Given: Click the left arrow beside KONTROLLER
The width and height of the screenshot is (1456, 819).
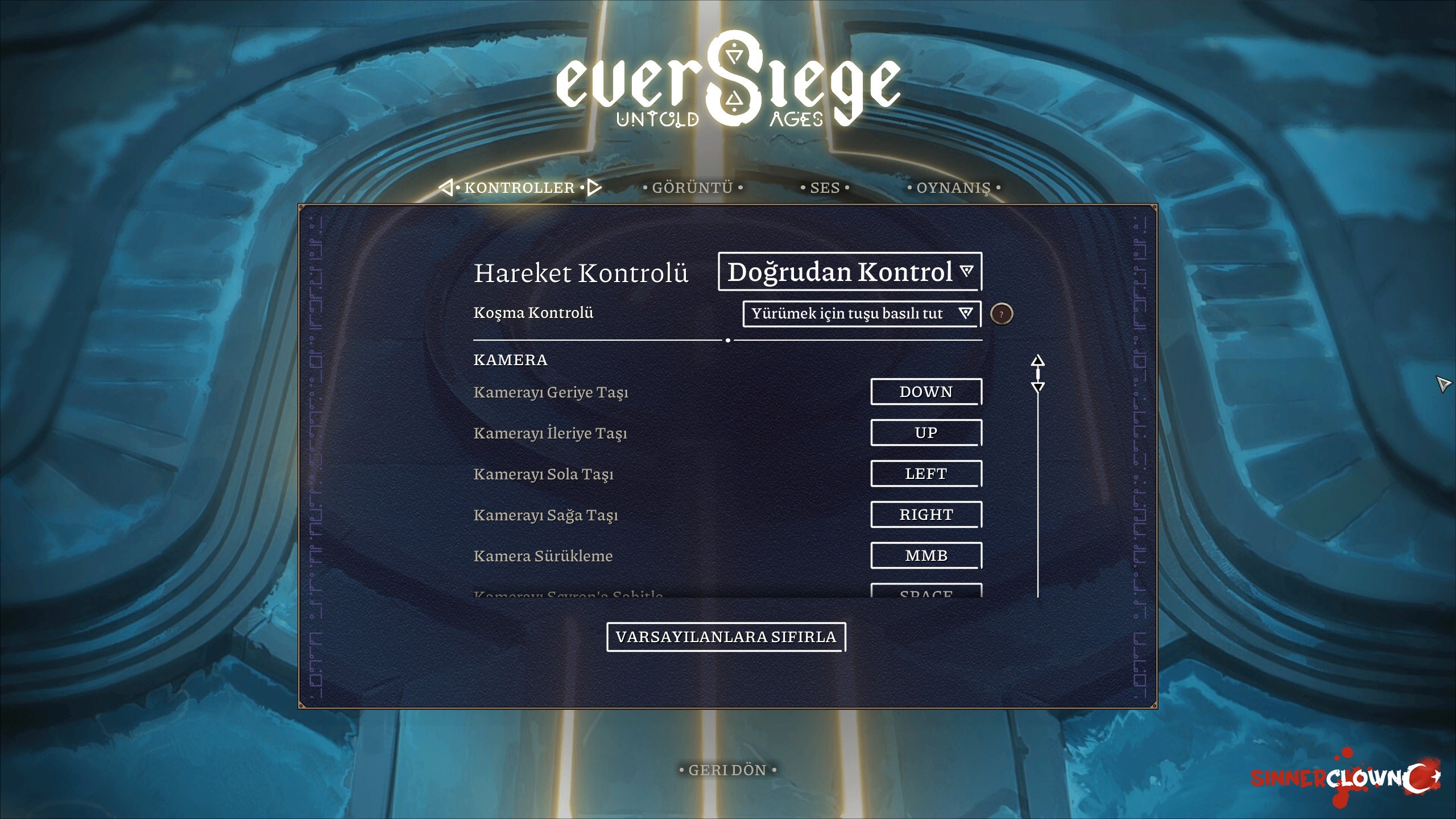Looking at the screenshot, I should coord(446,187).
